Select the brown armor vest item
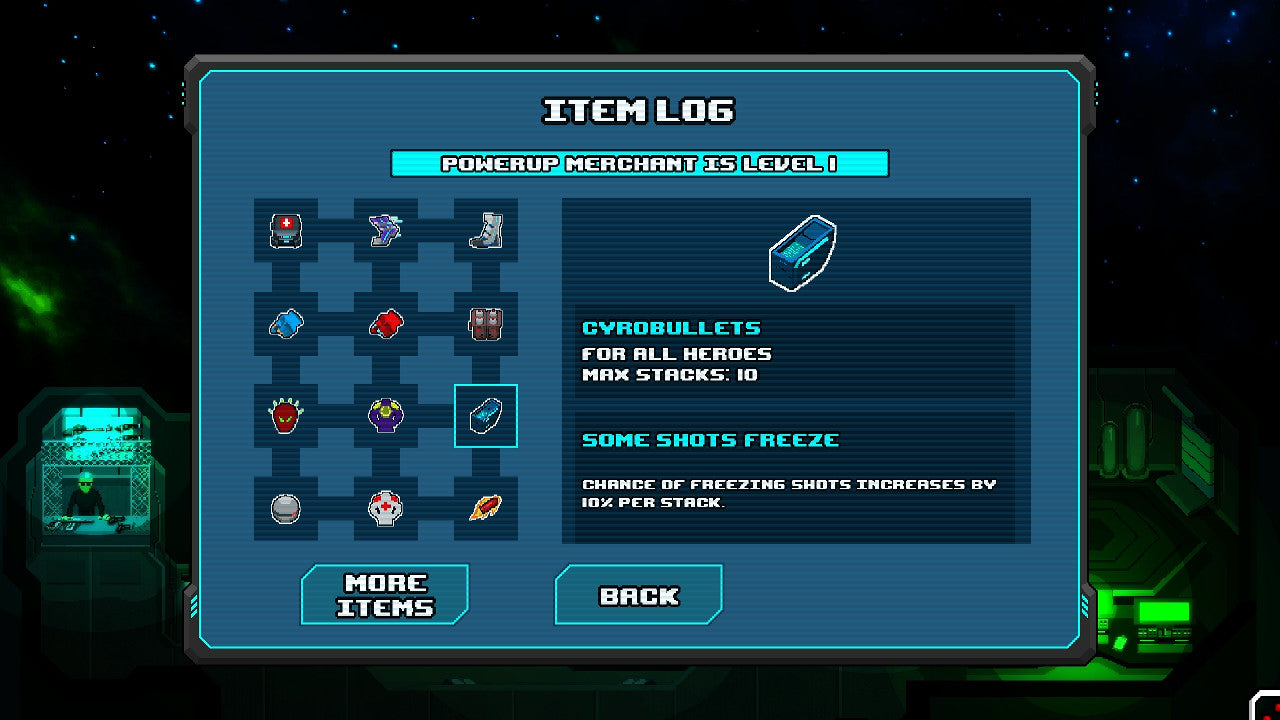Screen dimensions: 1280x720 [486, 324]
